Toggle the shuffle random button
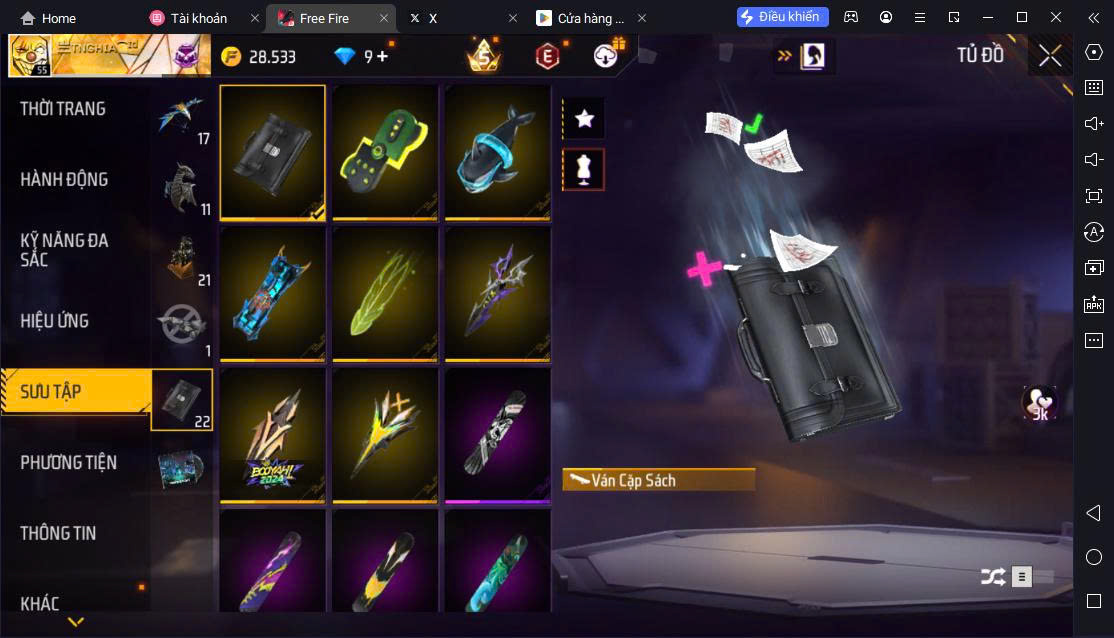 (993, 576)
